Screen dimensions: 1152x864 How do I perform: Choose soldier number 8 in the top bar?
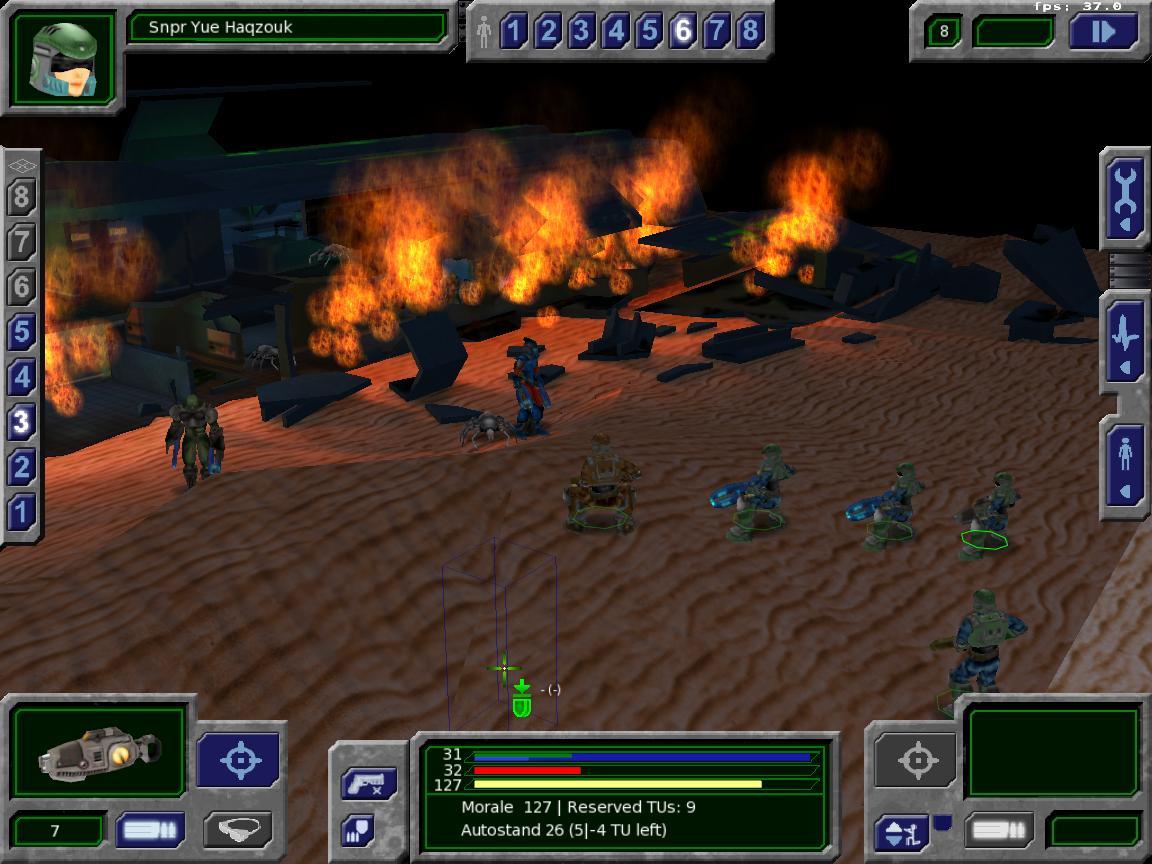(x=750, y=32)
